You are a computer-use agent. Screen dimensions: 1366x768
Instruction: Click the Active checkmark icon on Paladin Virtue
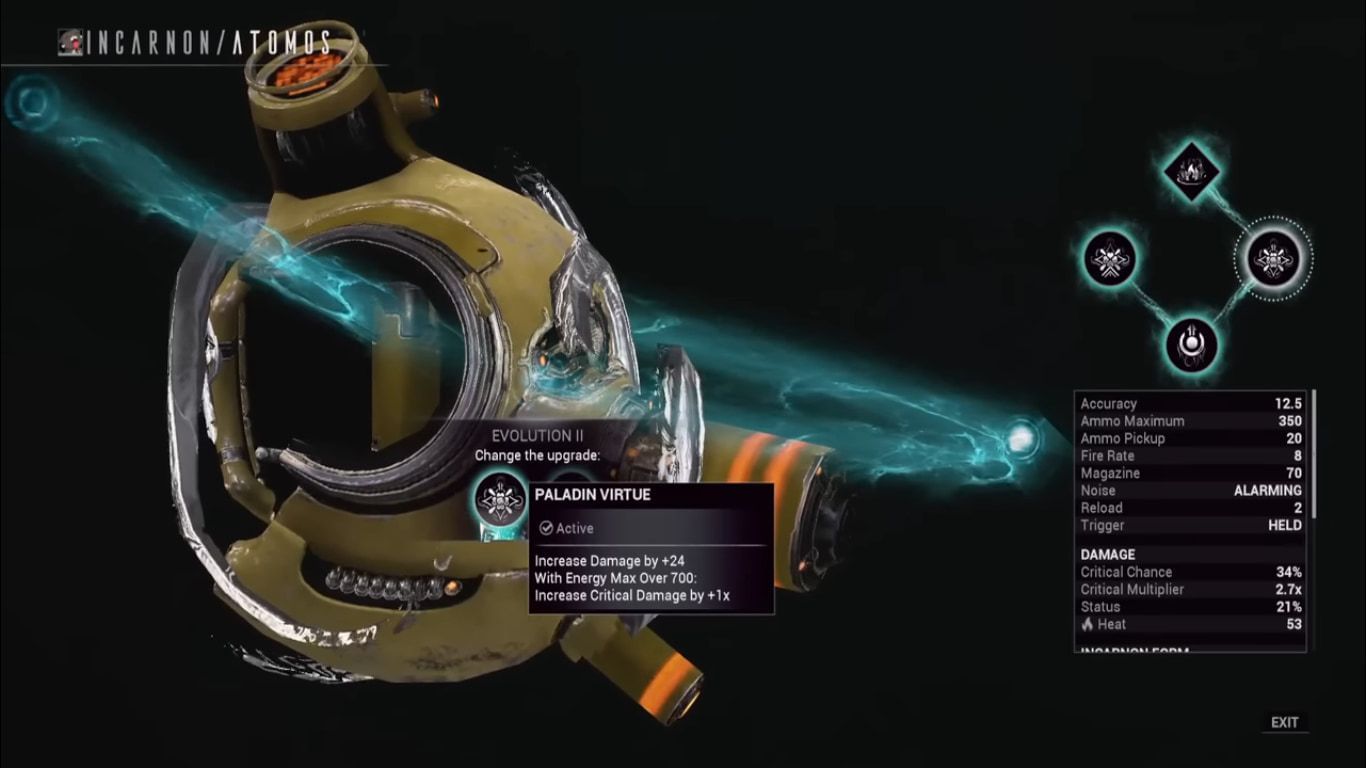click(547, 527)
